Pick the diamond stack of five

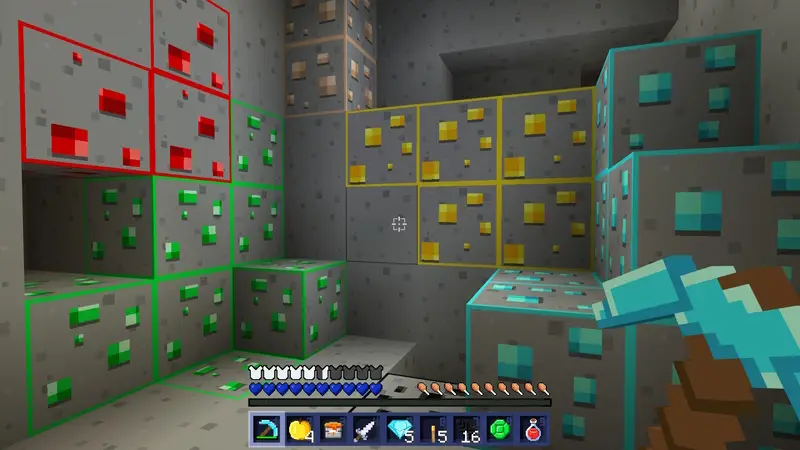[x=397, y=431]
